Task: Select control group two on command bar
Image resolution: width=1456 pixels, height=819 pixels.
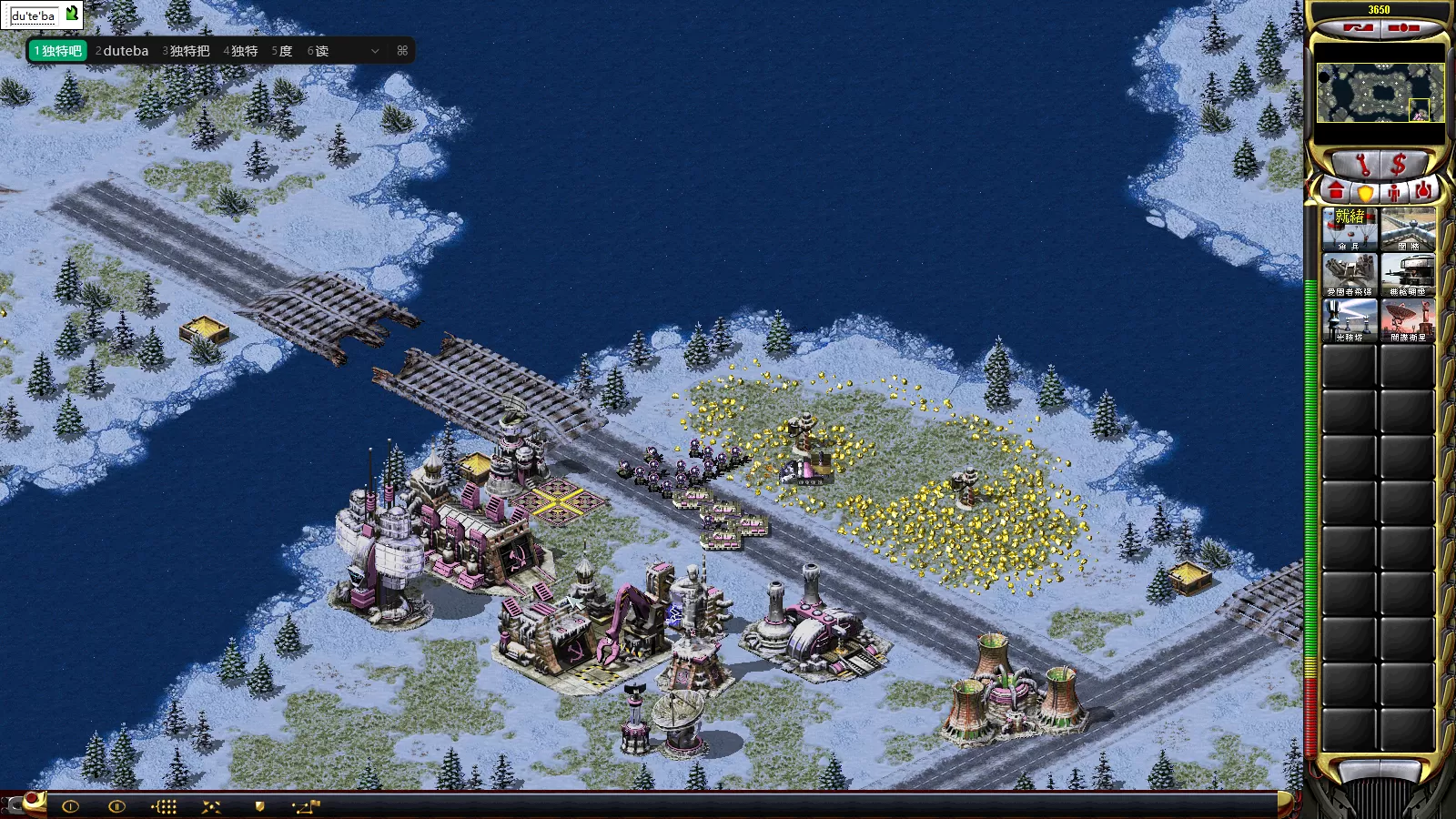Action: [116, 806]
